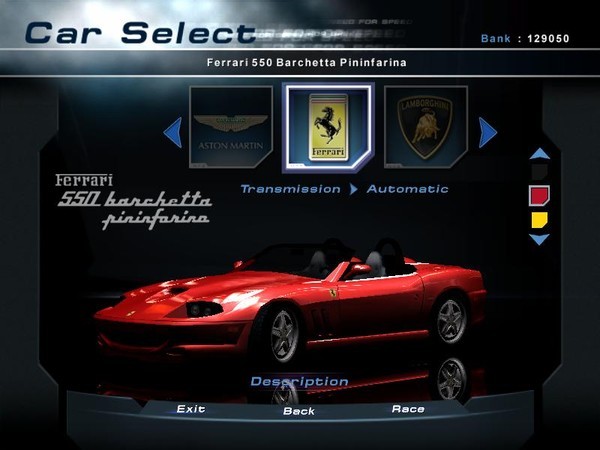Exit the Car Select screen
Viewport: 600px width, 450px height.
pos(190,409)
